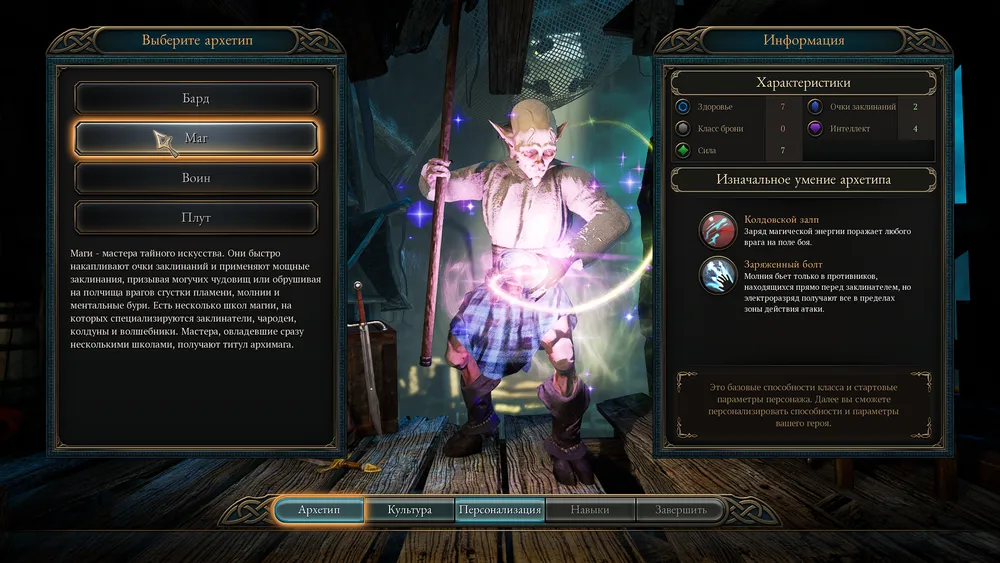Go to the Персонализация tab
This screenshot has height=563, width=1000.
coord(500,510)
